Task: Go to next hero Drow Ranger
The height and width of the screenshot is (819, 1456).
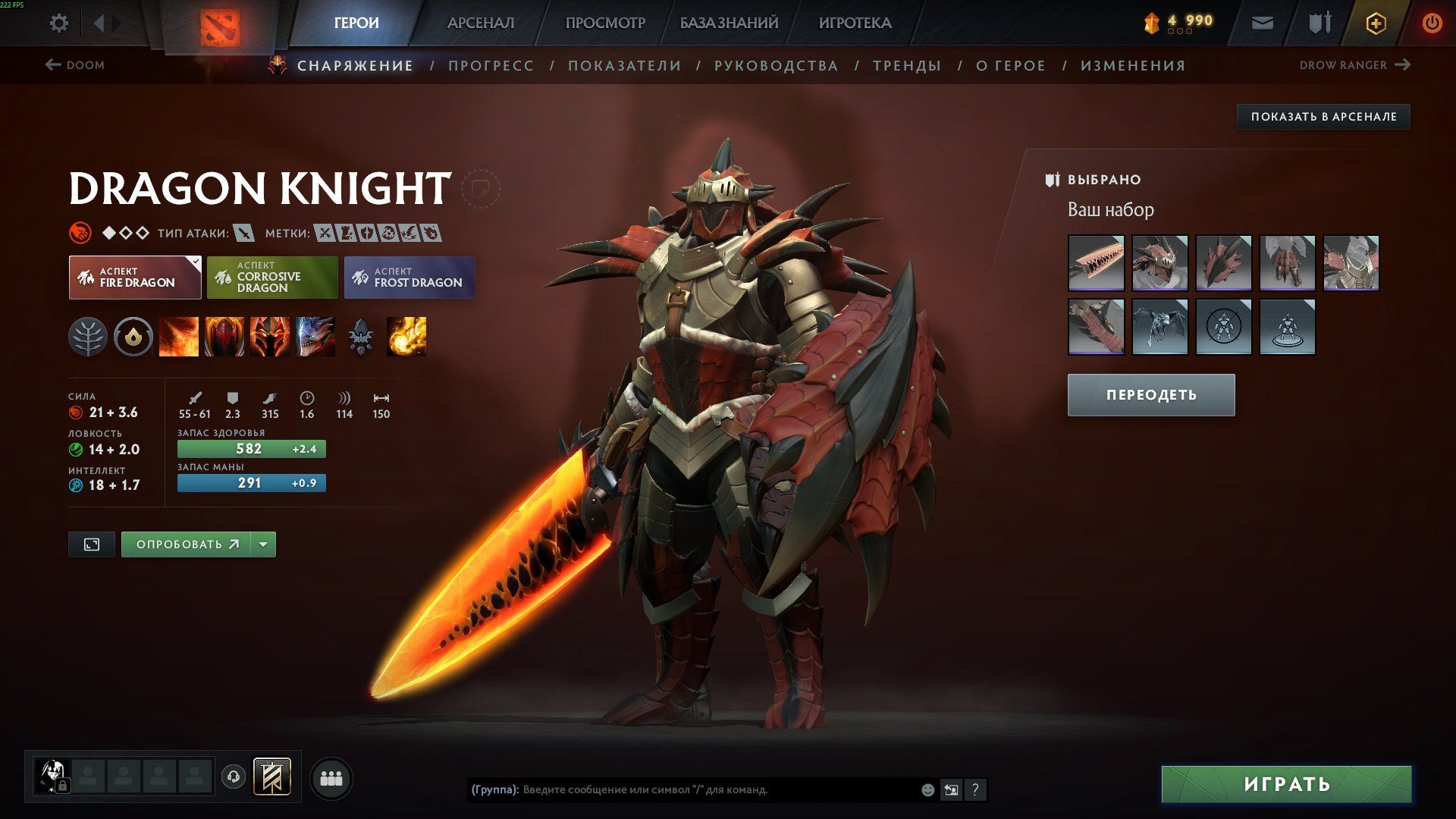Action: click(x=1354, y=65)
